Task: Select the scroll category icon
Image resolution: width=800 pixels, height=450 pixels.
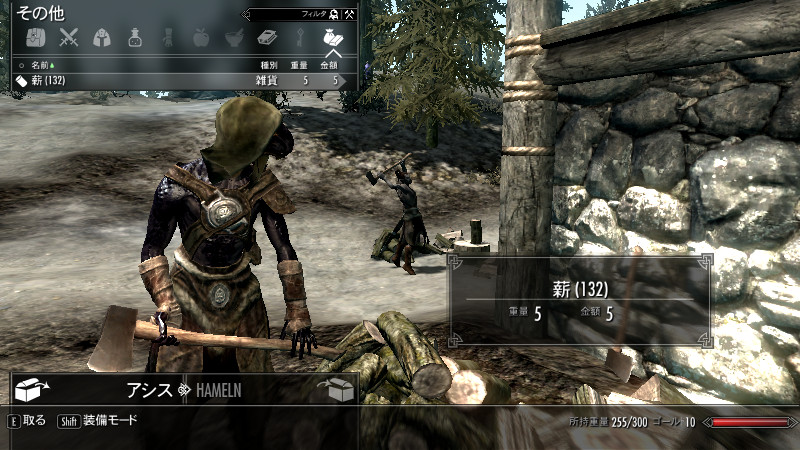Action: coord(167,38)
